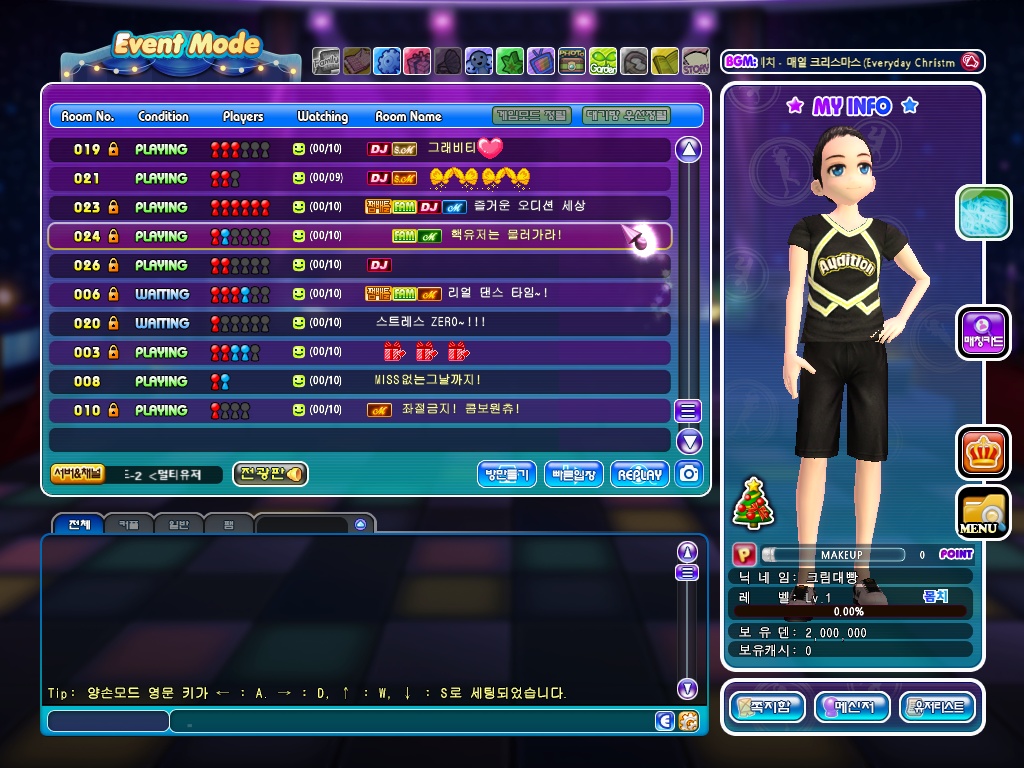Show the 유저리스트 user list
This screenshot has height=768, width=1024.
click(x=937, y=707)
